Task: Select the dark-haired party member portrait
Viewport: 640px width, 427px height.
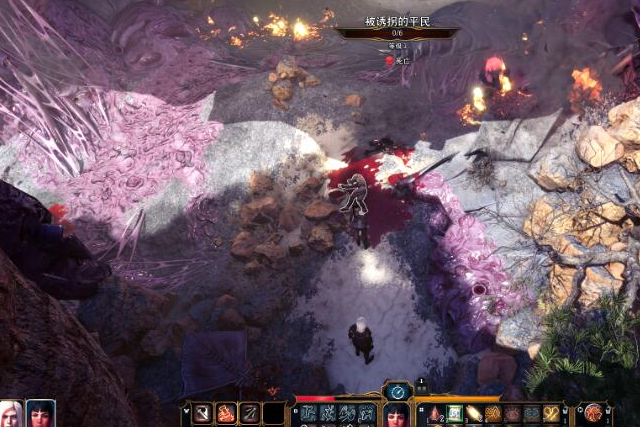Action: click(x=40, y=414)
